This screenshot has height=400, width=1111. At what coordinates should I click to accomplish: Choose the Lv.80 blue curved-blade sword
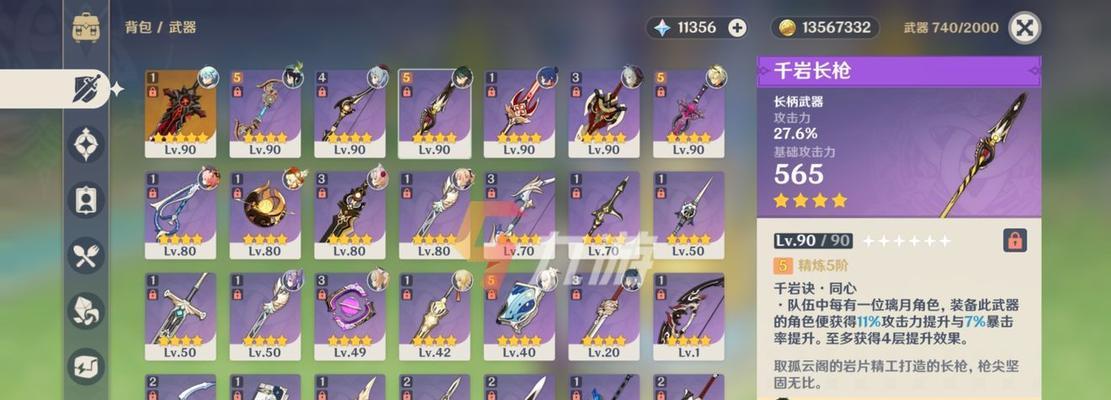[x=180, y=214]
